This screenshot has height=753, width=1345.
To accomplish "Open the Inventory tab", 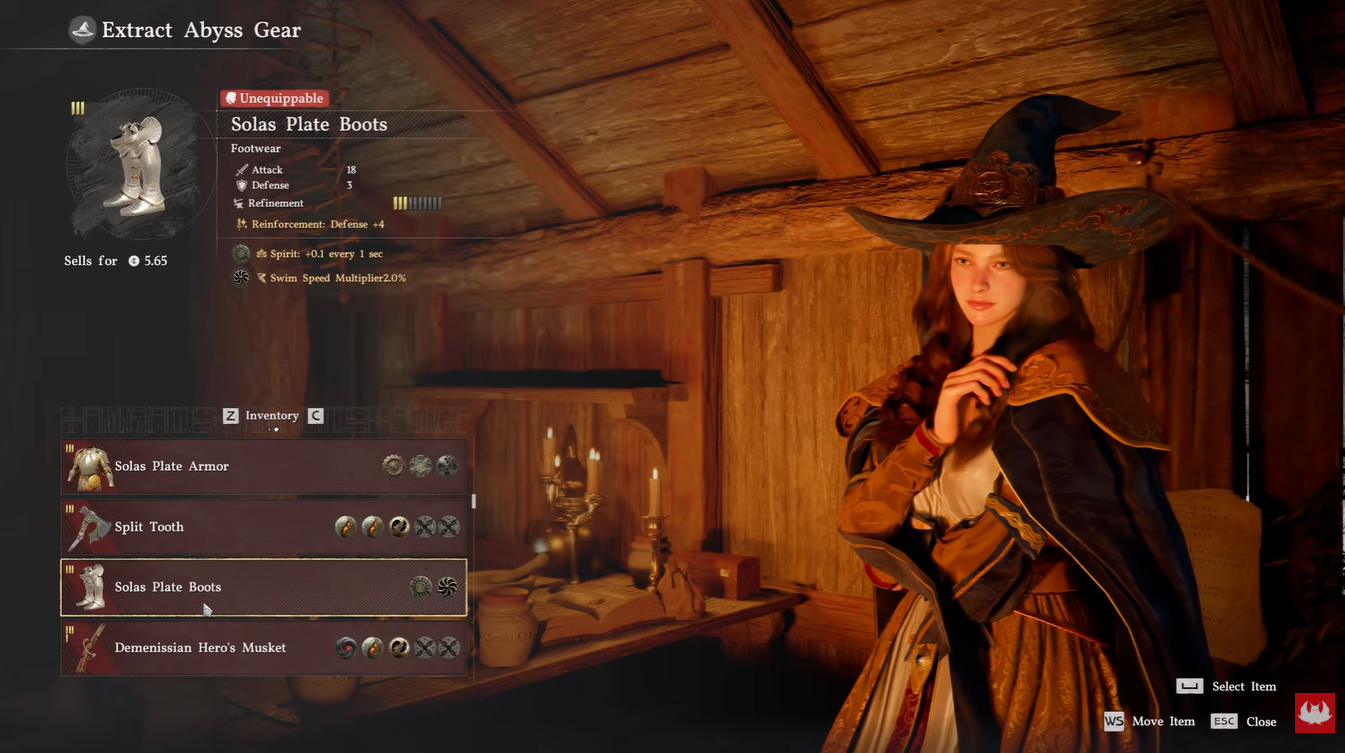I will pyautogui.click(x=272, y=416).
